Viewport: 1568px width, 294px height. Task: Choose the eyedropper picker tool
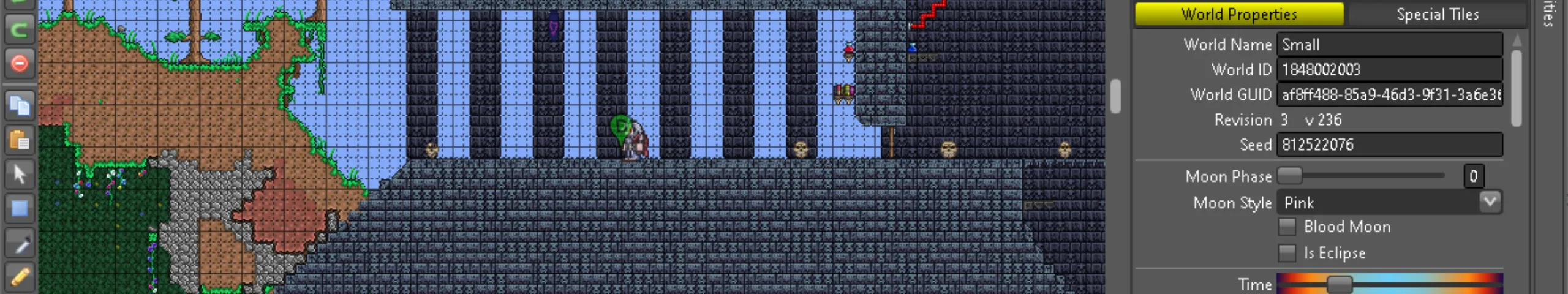pos(20,245)
